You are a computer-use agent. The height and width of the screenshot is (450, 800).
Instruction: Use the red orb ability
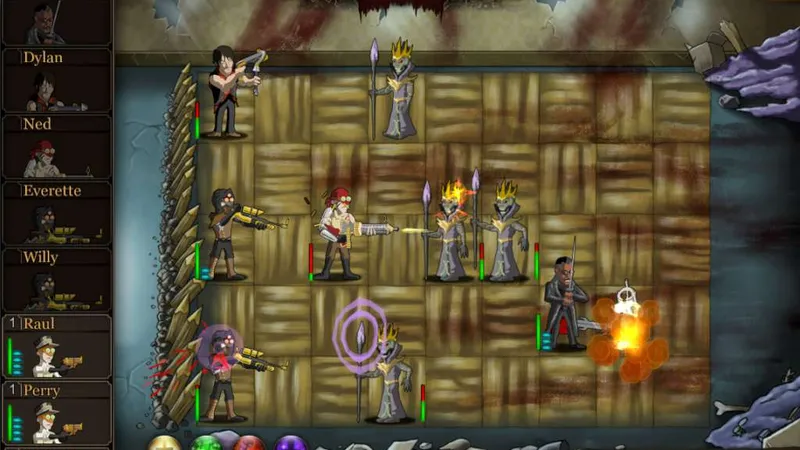click(x=249, y=443)
